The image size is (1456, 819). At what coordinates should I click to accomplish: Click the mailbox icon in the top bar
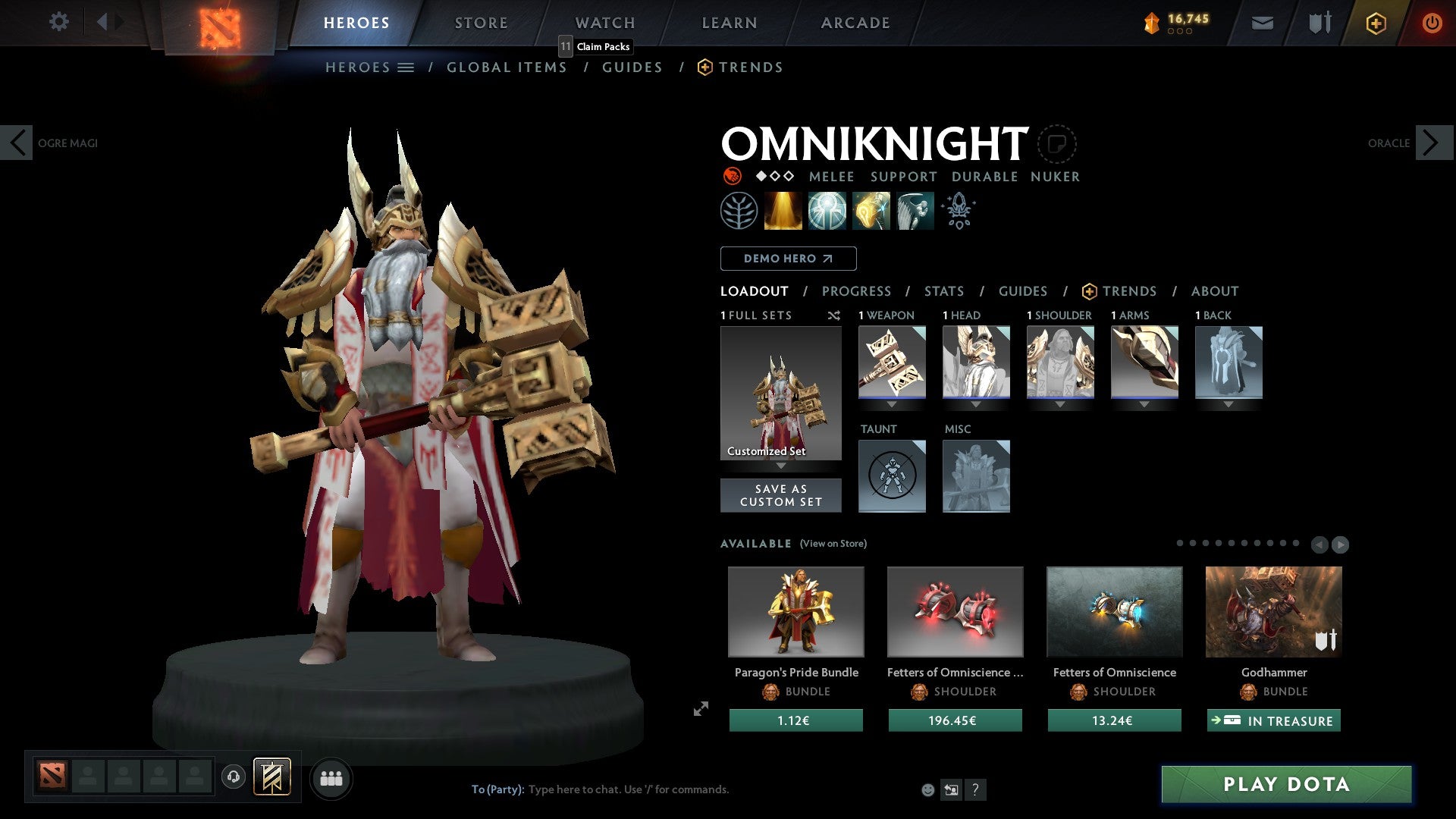tap(1262, 23)
